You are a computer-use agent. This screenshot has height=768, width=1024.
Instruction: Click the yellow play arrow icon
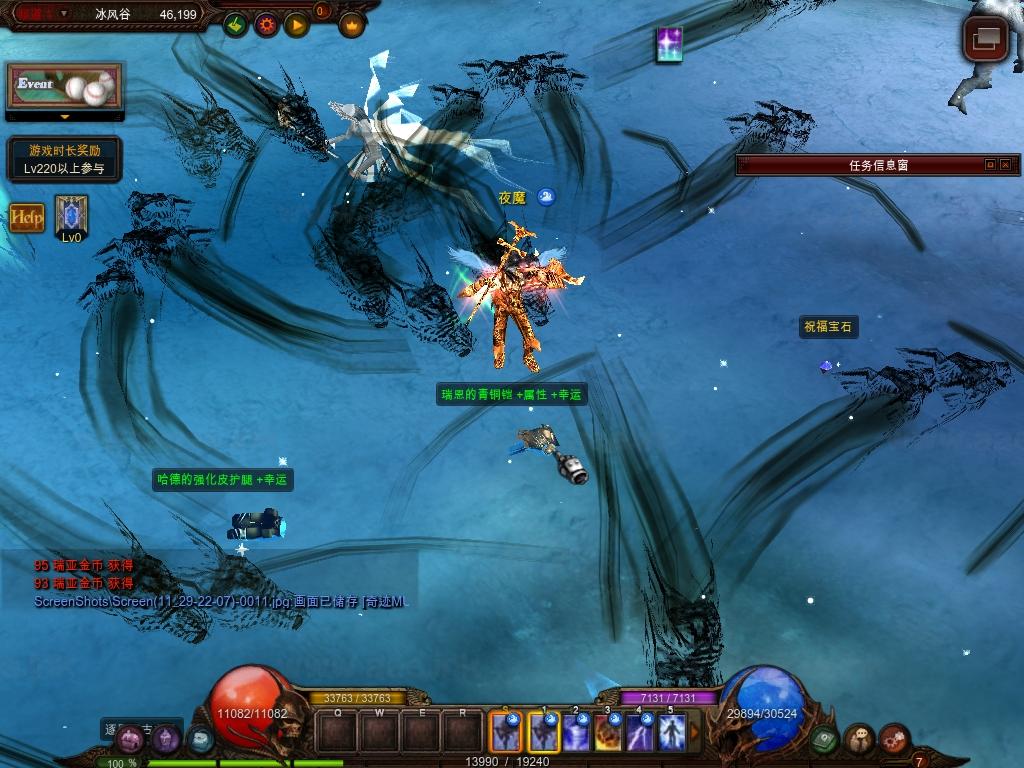point(297,24)
